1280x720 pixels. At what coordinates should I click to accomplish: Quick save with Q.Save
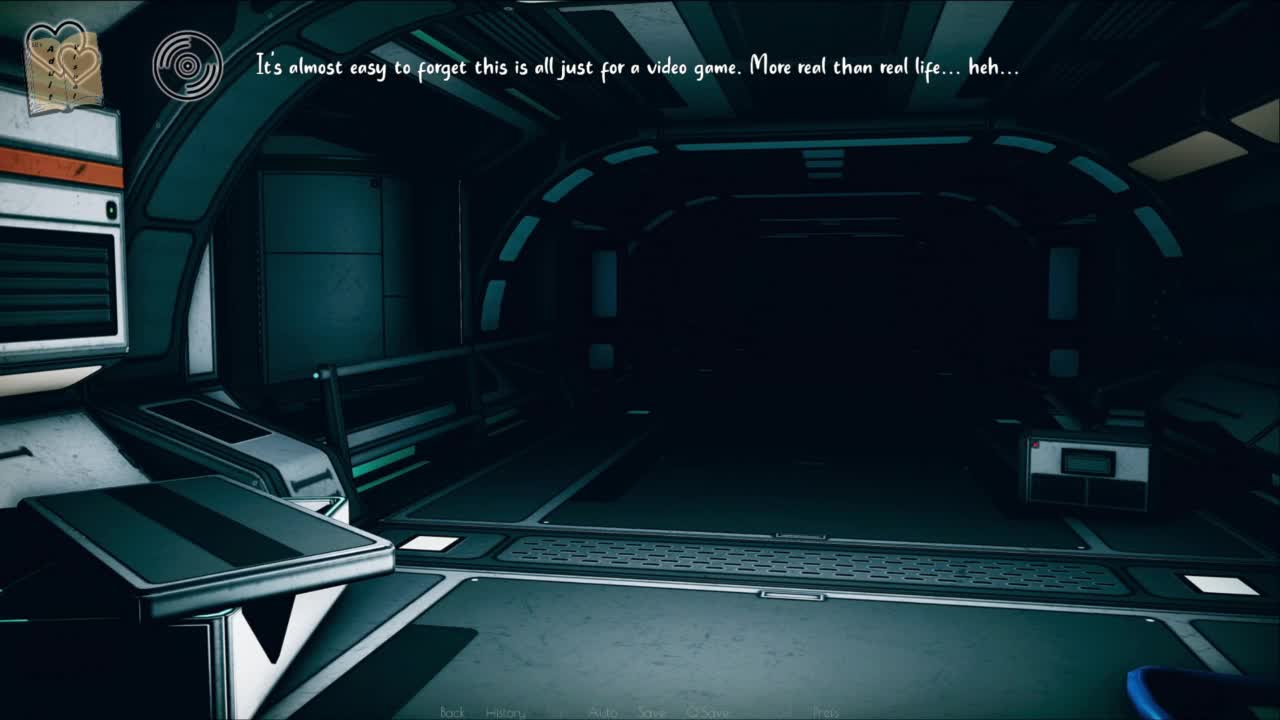coord(707,712)
